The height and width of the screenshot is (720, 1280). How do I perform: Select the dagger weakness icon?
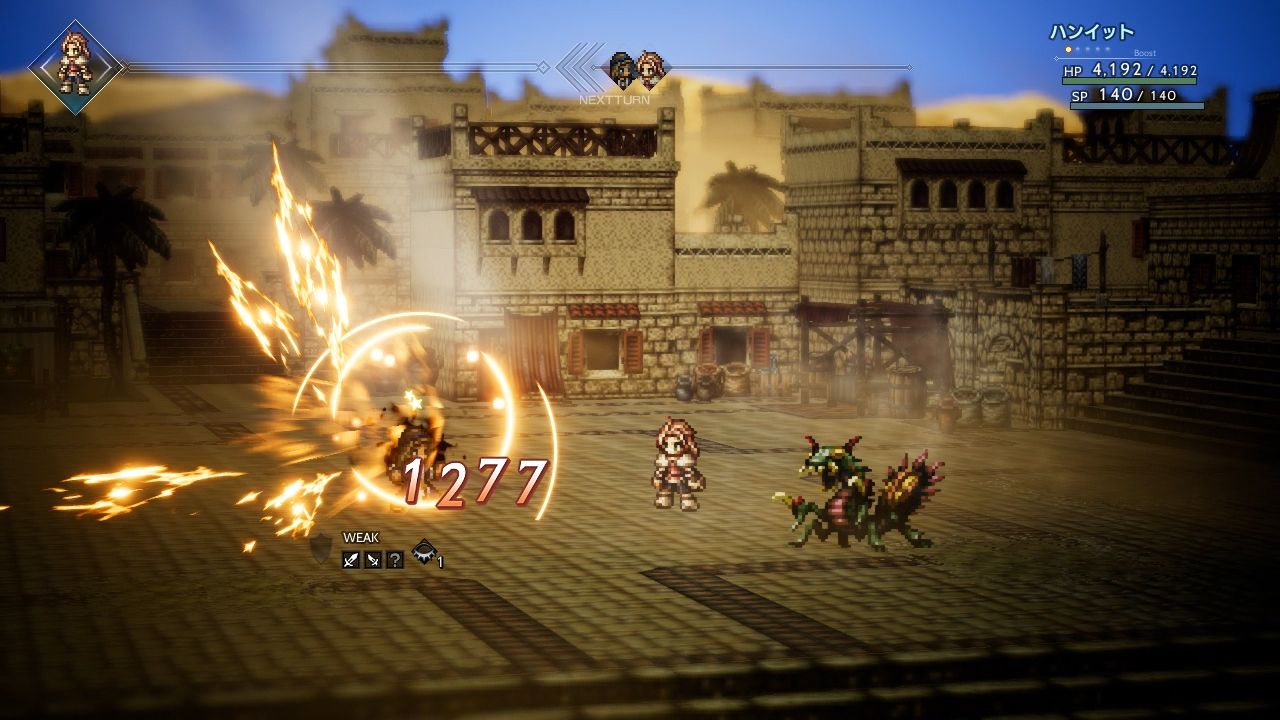(372, 560)
